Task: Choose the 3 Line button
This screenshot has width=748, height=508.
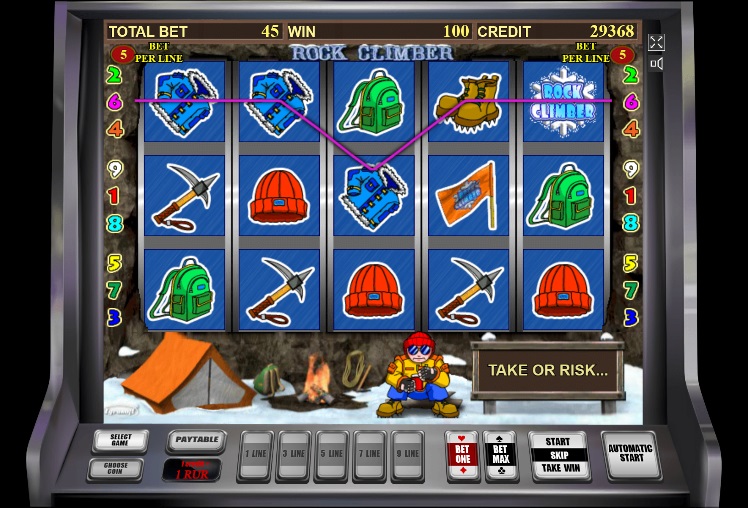Action: 294,454
